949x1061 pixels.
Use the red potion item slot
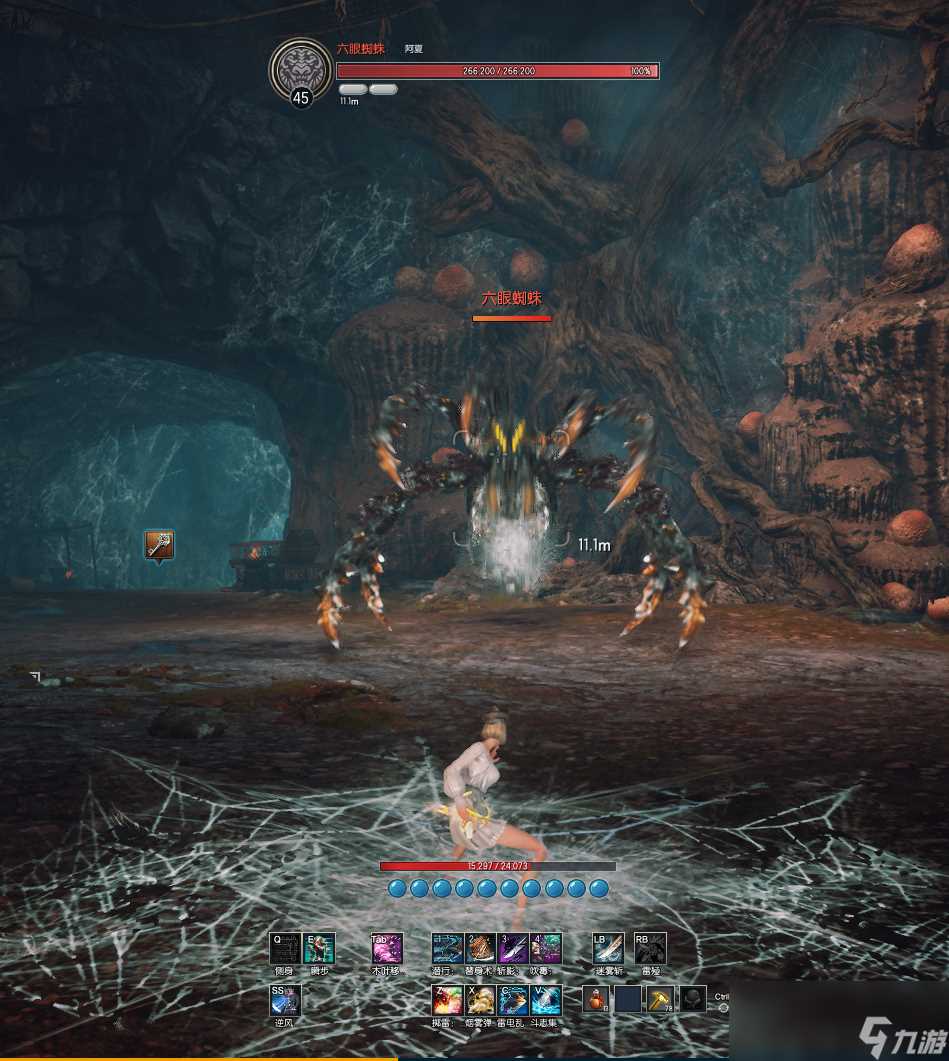597,999
